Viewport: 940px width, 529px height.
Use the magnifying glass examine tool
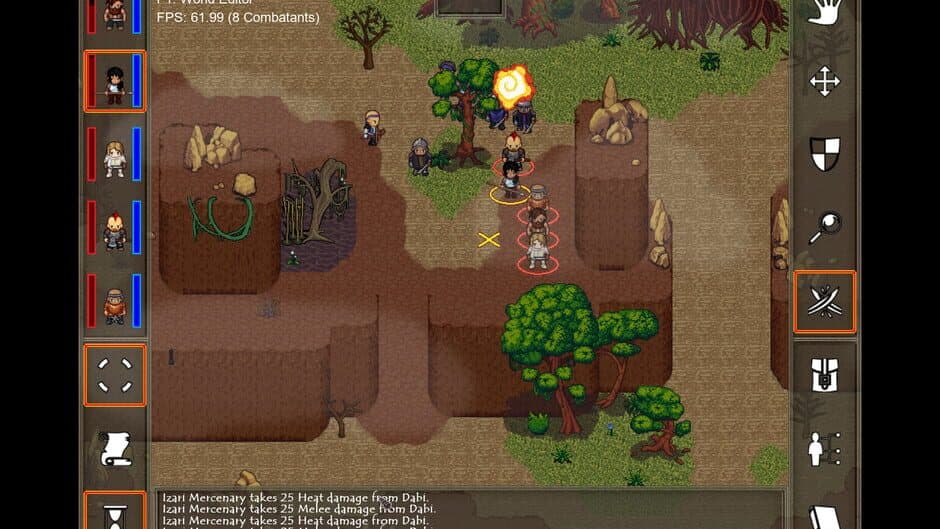(824, 228)
